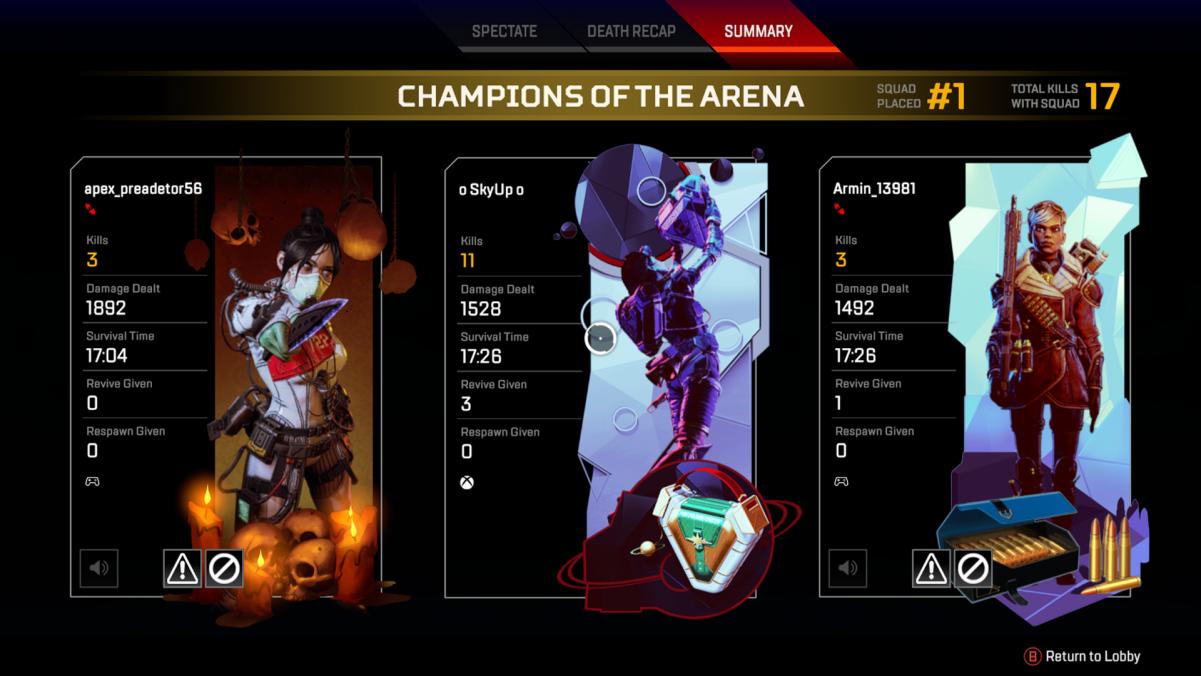Toggle the speaker button on Armin_13981's card
The image size is (1201, 676).
(x=848, y=568)
